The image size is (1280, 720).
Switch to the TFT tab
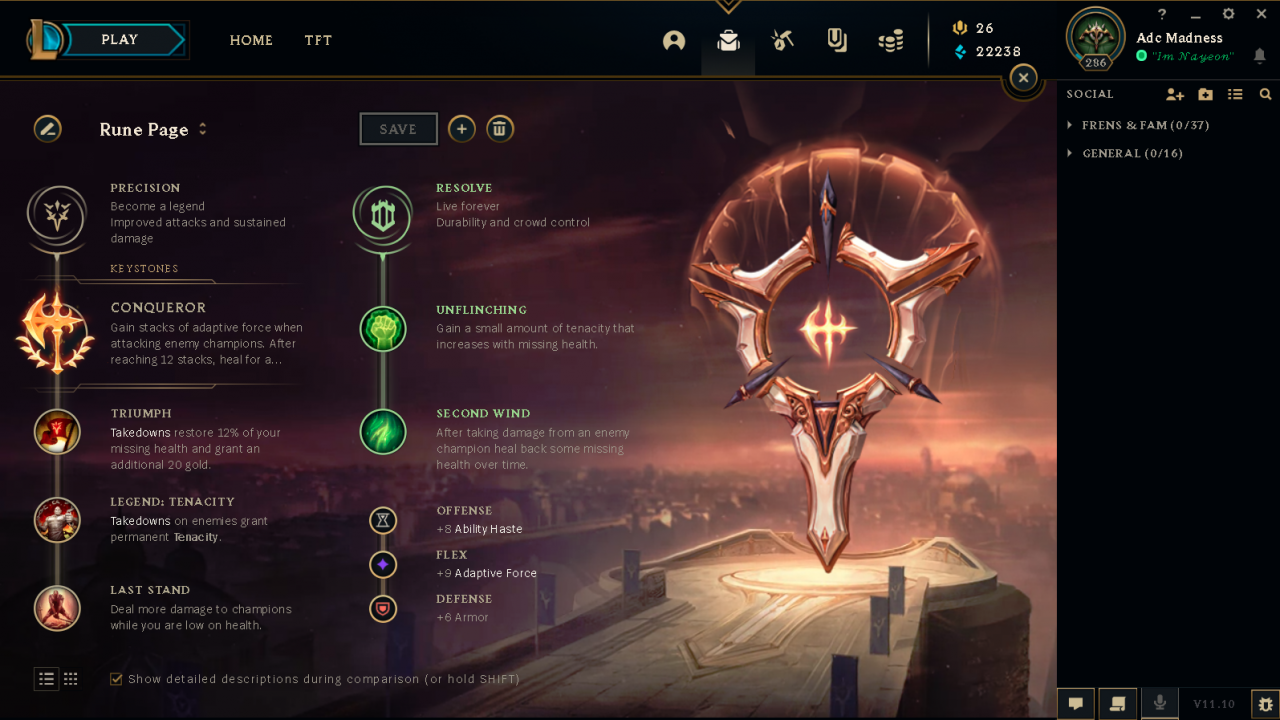pos(318,40)
